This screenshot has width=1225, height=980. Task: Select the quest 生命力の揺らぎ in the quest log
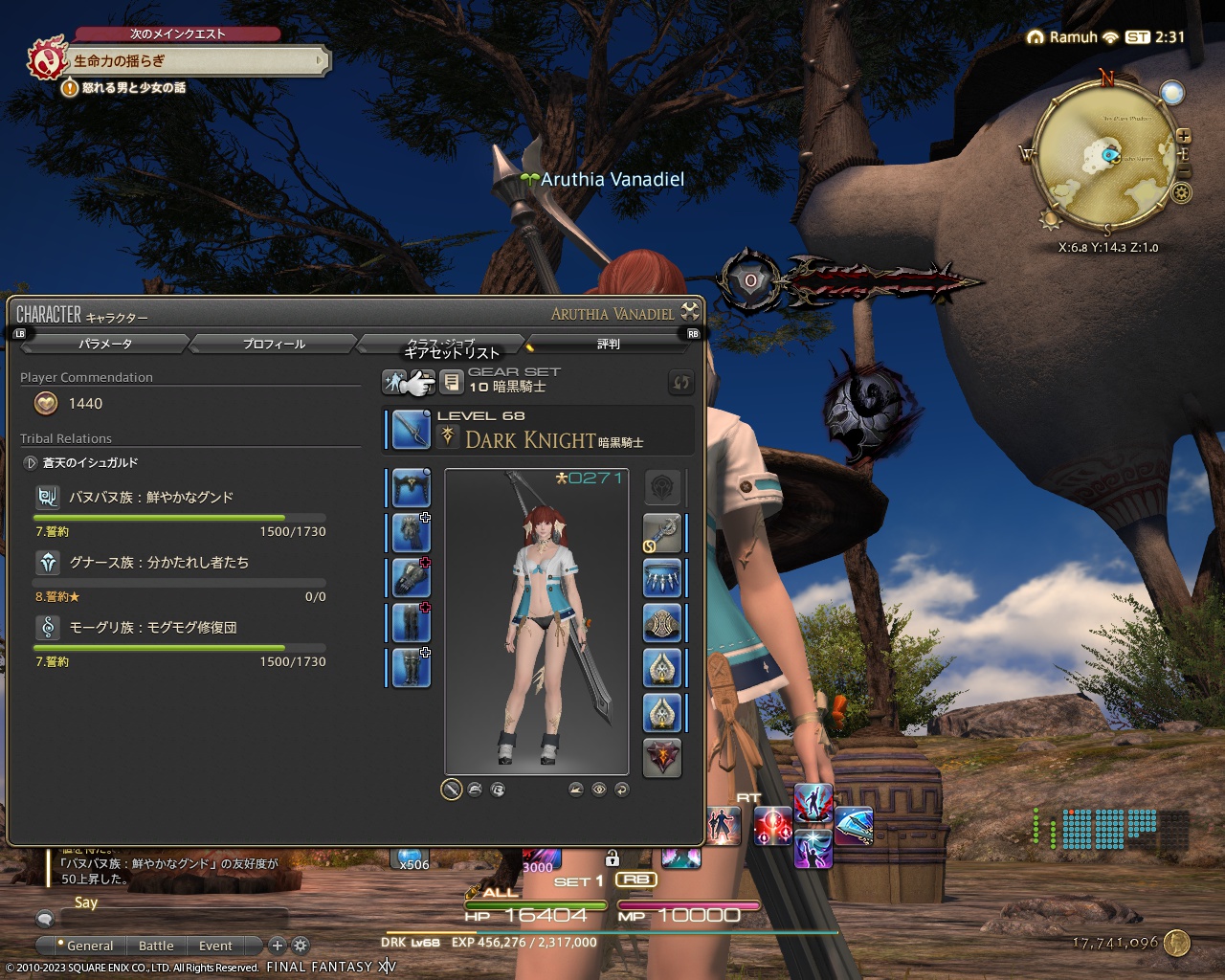(124, 62)
